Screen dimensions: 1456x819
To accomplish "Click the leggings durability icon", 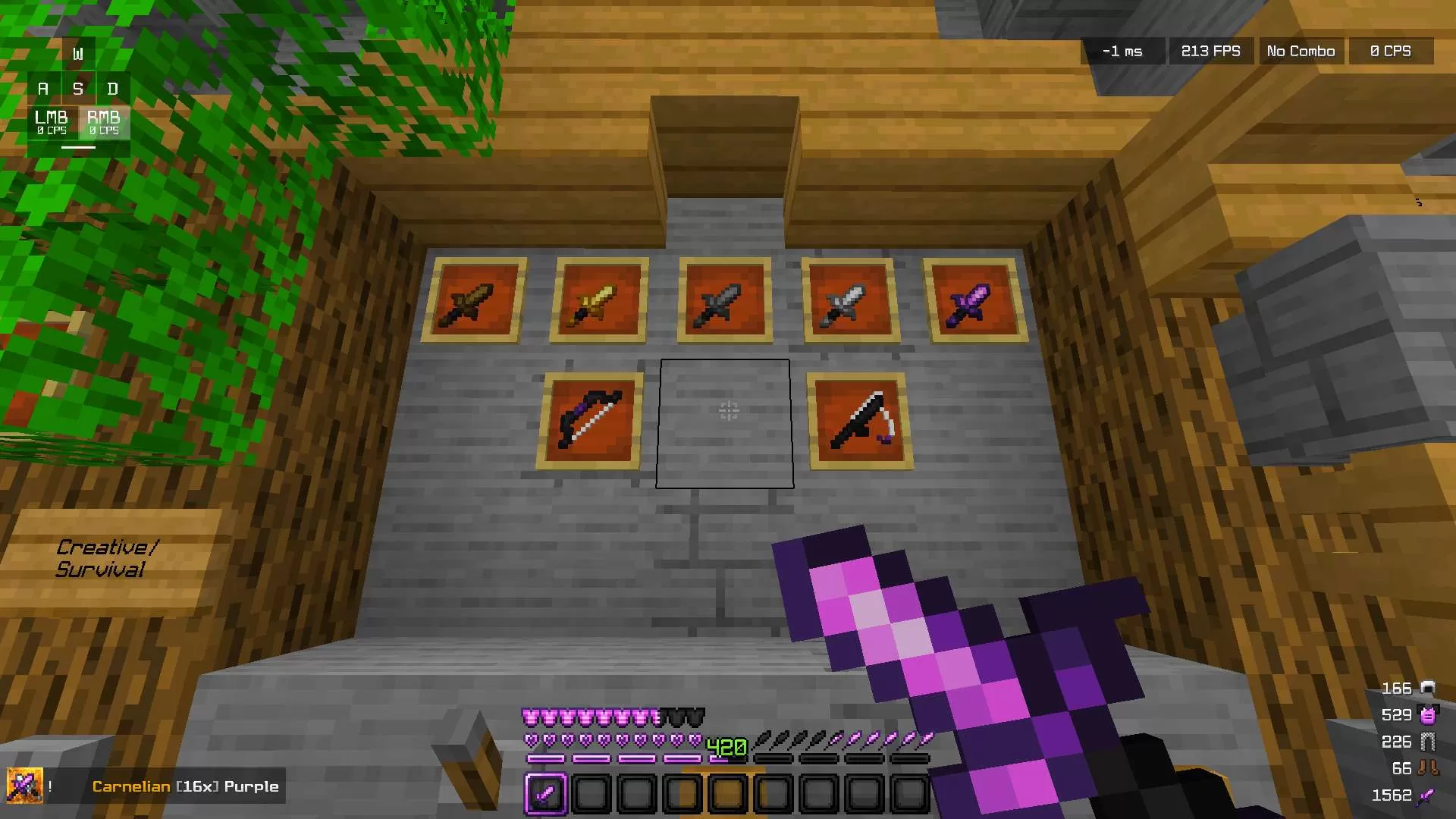I will [1426, 741].
